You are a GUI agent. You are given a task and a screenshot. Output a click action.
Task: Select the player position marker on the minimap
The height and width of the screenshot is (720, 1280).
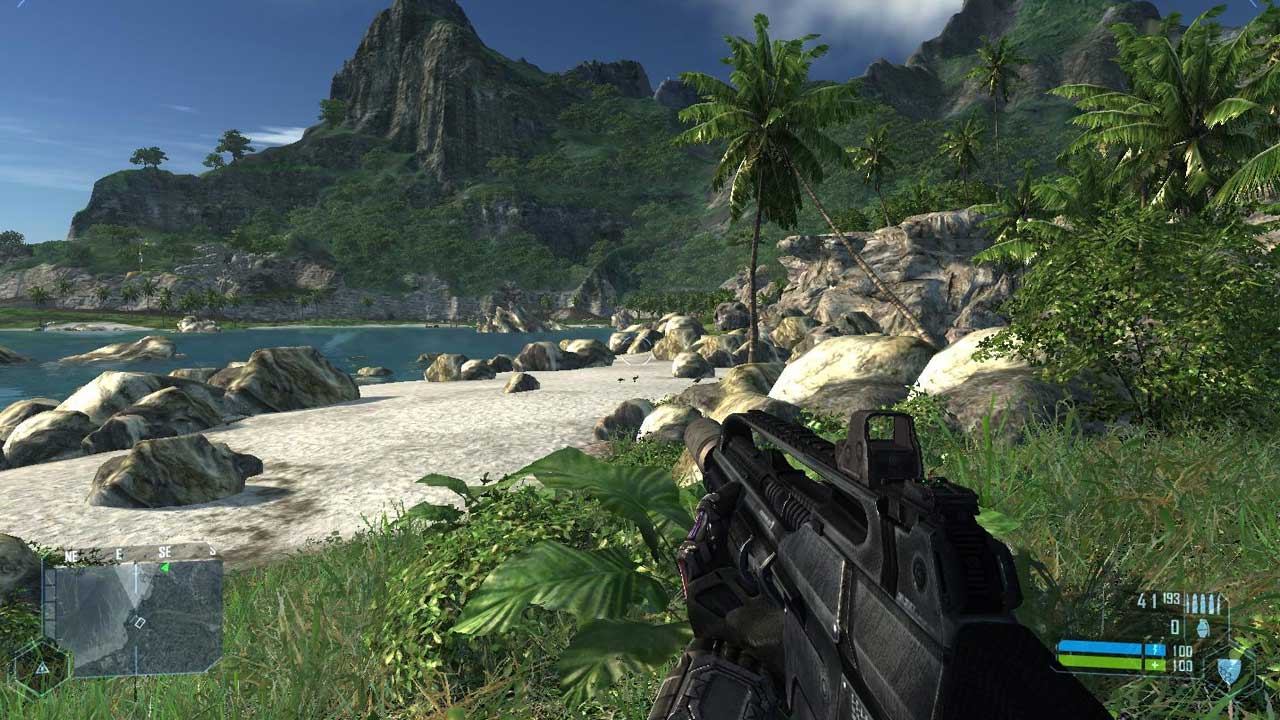(140, 622)
